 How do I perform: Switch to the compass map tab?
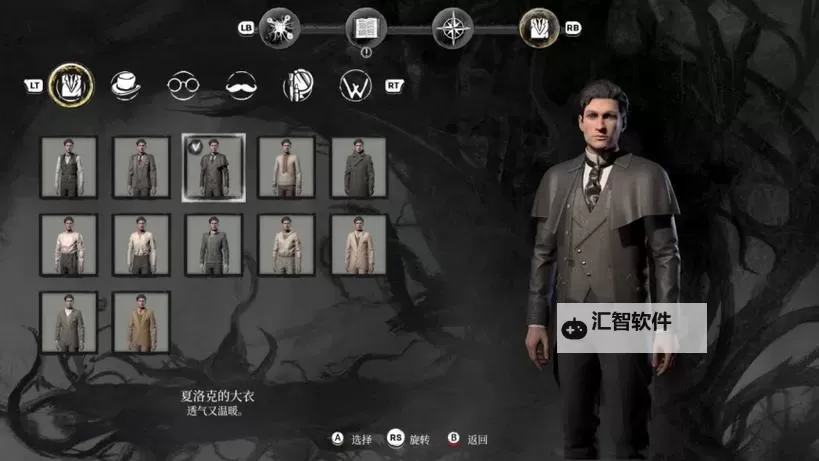pos(453,28)
